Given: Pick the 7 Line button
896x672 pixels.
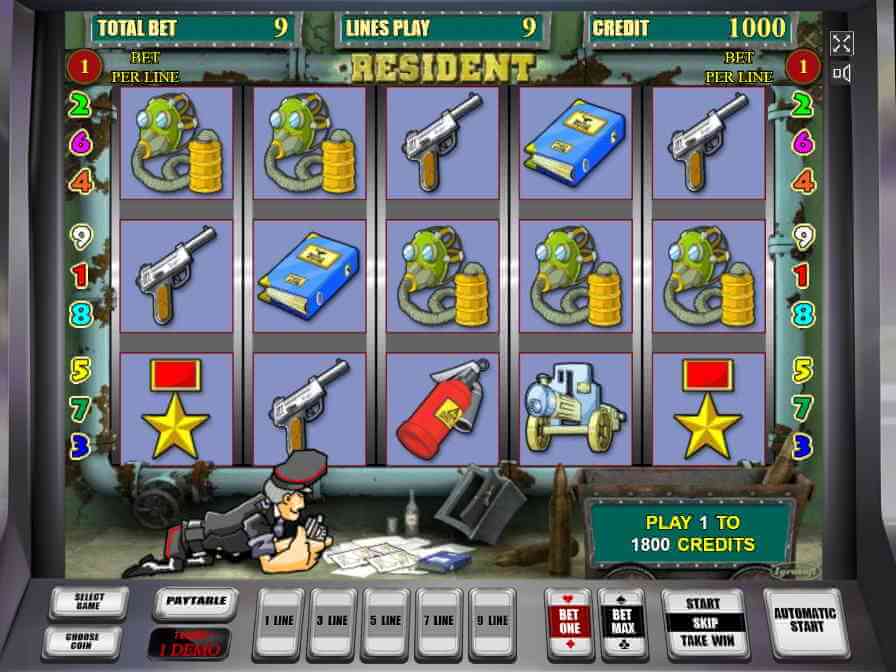Looking at the screenshot, I should pos(440,621).
